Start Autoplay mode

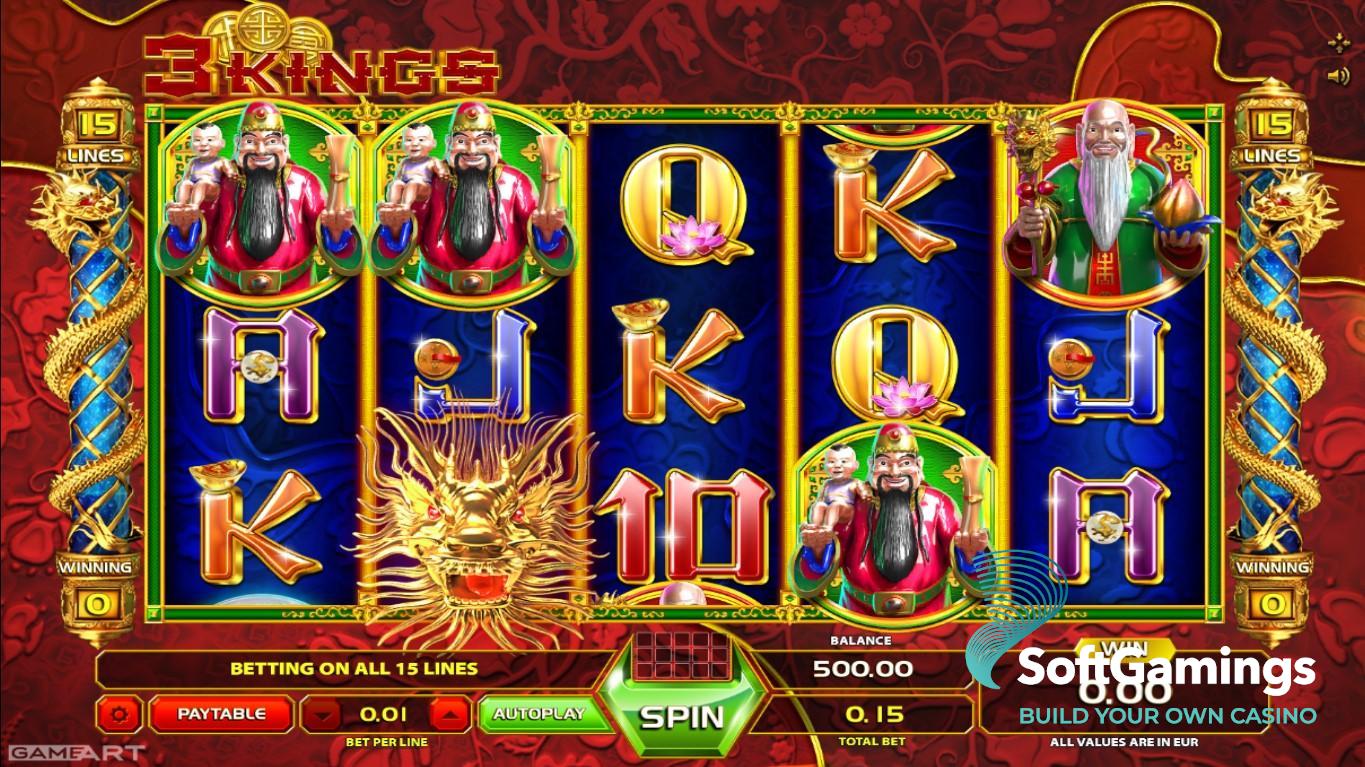click(x=538, y=714)
